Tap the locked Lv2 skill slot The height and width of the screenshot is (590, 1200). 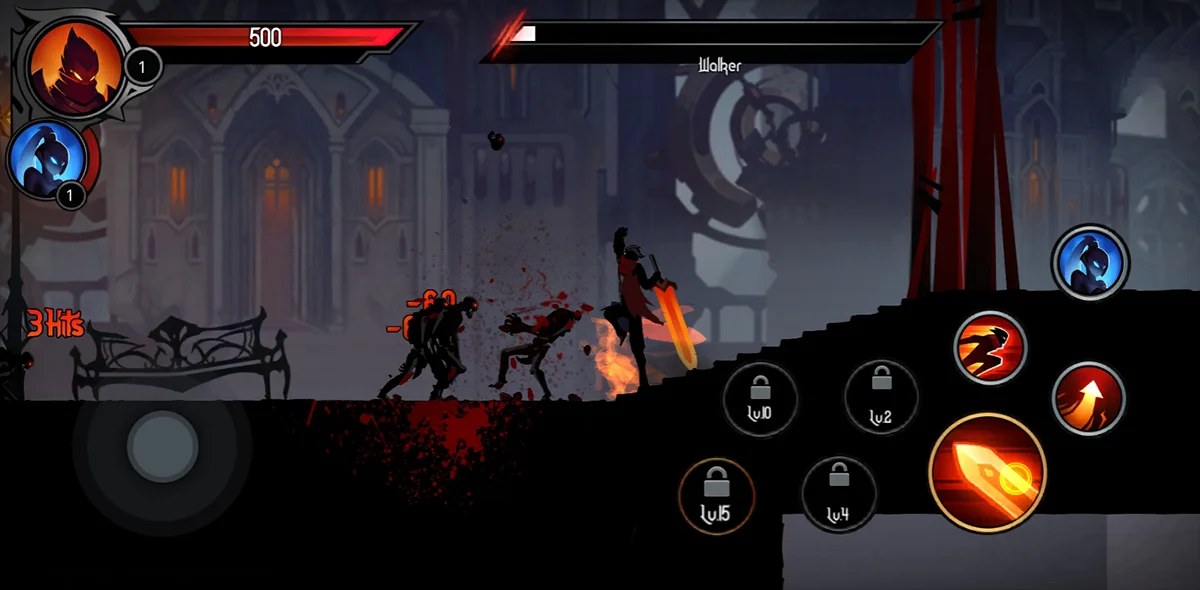(881, 397)
